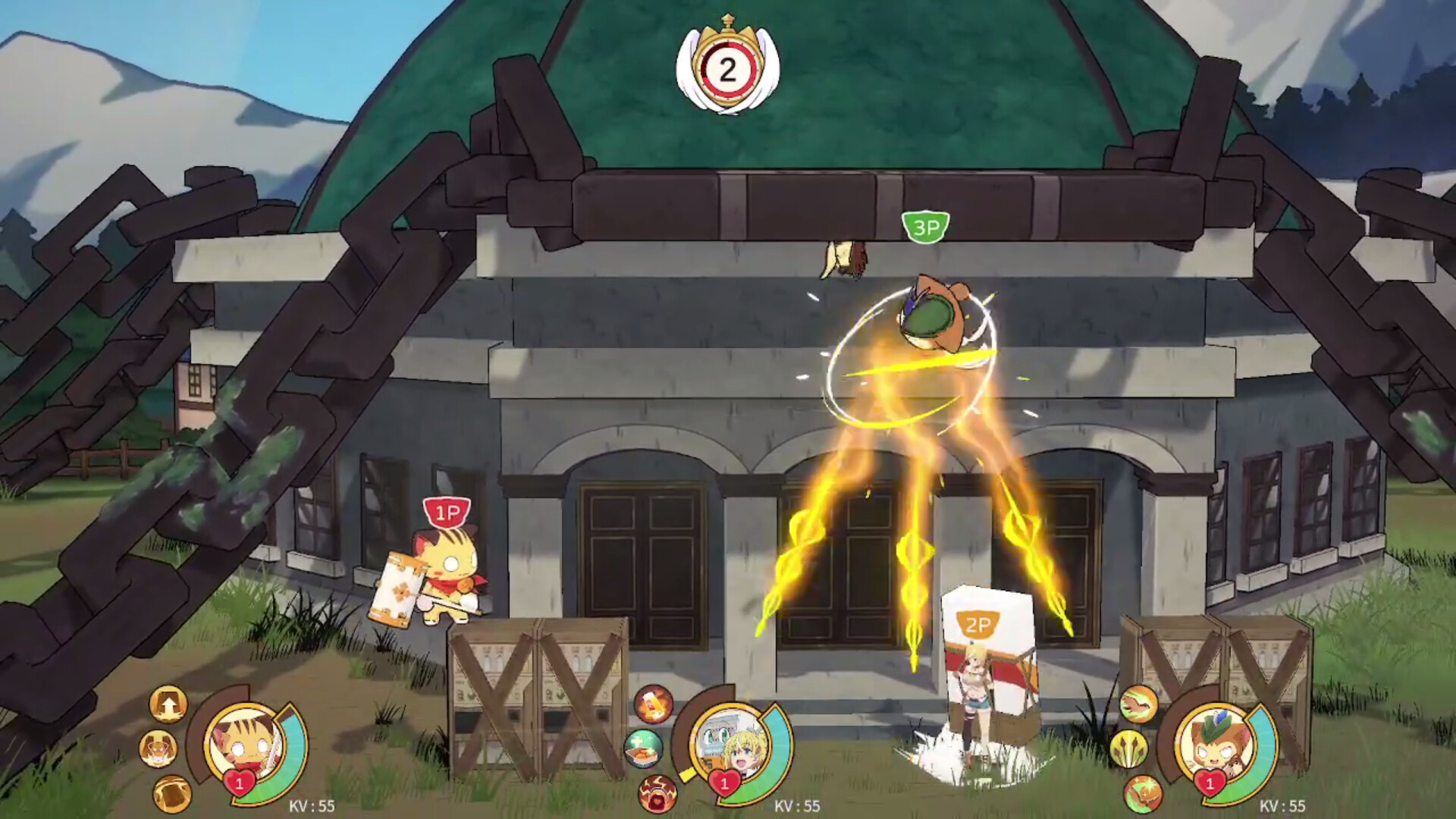This screenshot has height=819, width=1456.
Task: Trigger the hammer smash skill icon
Action: pos(172,794)
